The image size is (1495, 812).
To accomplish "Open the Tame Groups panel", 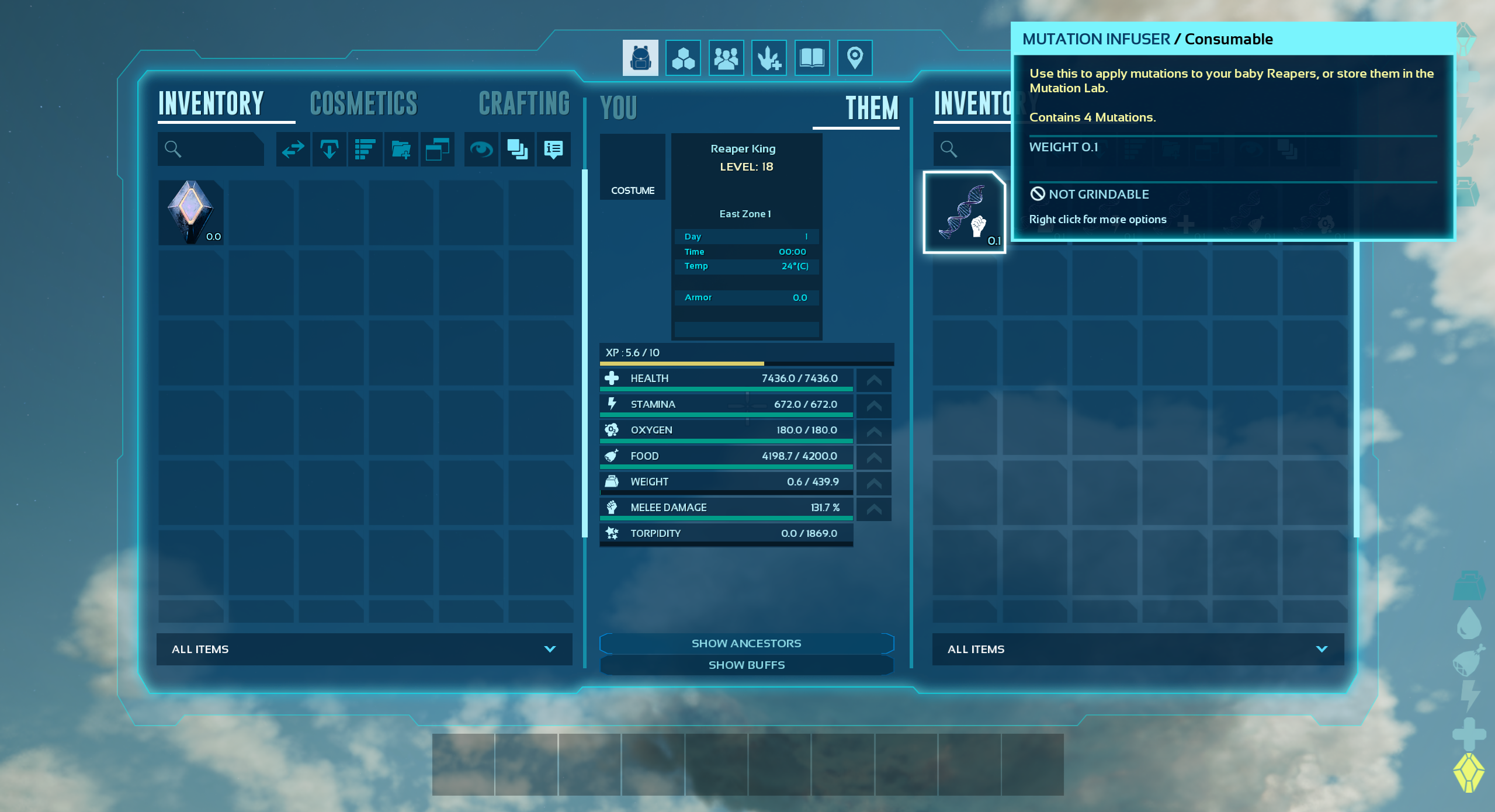I will click(769, 57).
